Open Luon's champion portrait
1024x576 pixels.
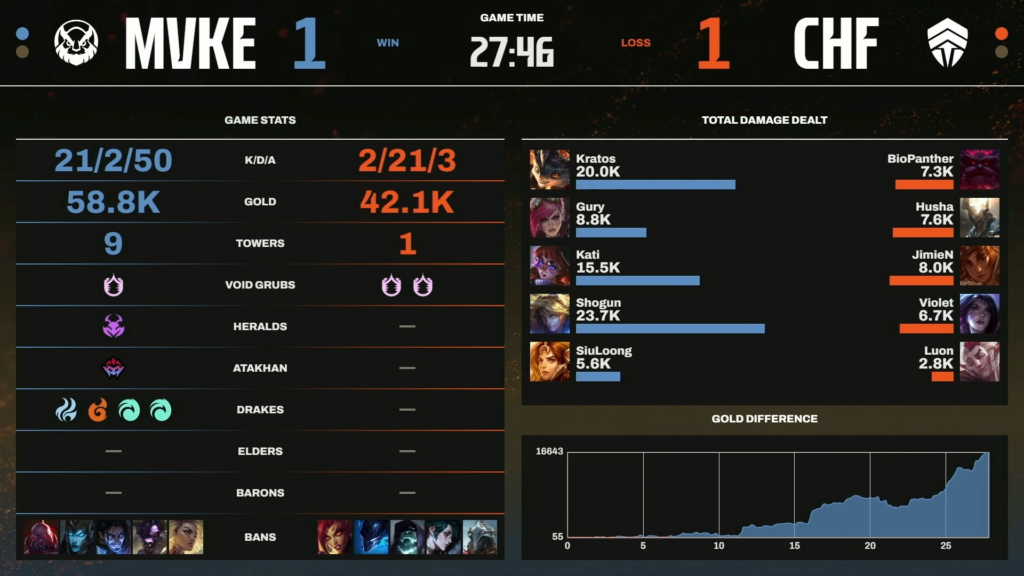pyautogui.click(x=979, y=361)
